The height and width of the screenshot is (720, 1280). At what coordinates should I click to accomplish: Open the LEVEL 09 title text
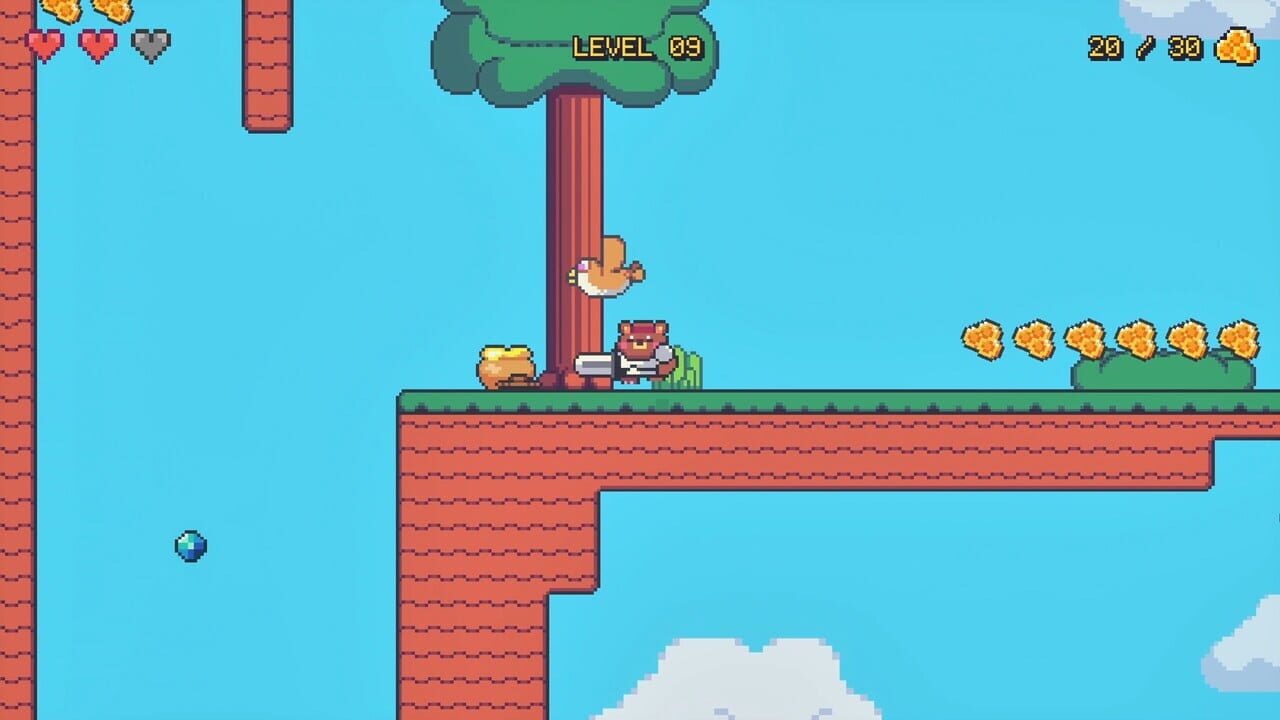[x=637, y=45]
